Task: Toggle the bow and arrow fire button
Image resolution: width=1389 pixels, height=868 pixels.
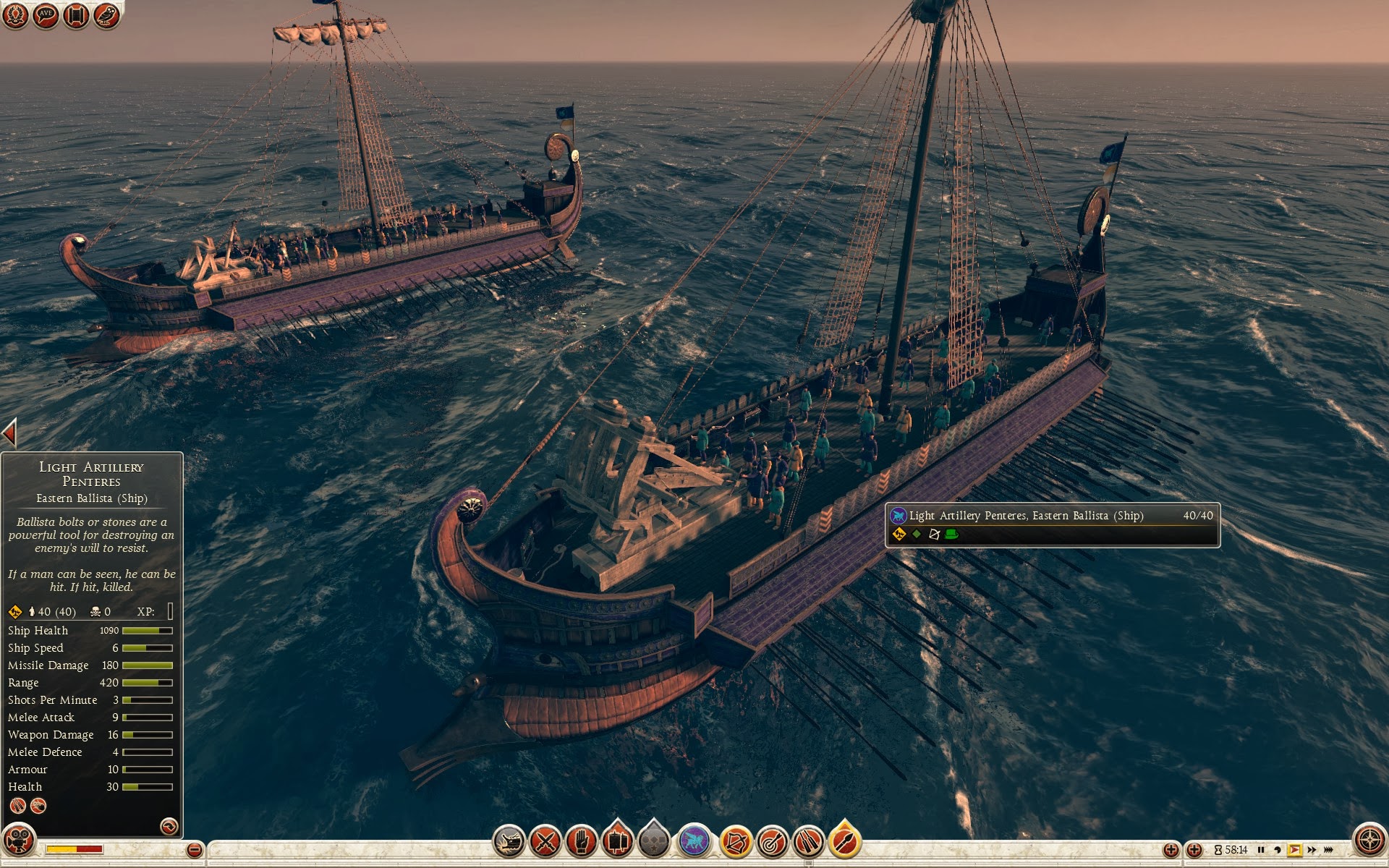Action: click(736, 842)
